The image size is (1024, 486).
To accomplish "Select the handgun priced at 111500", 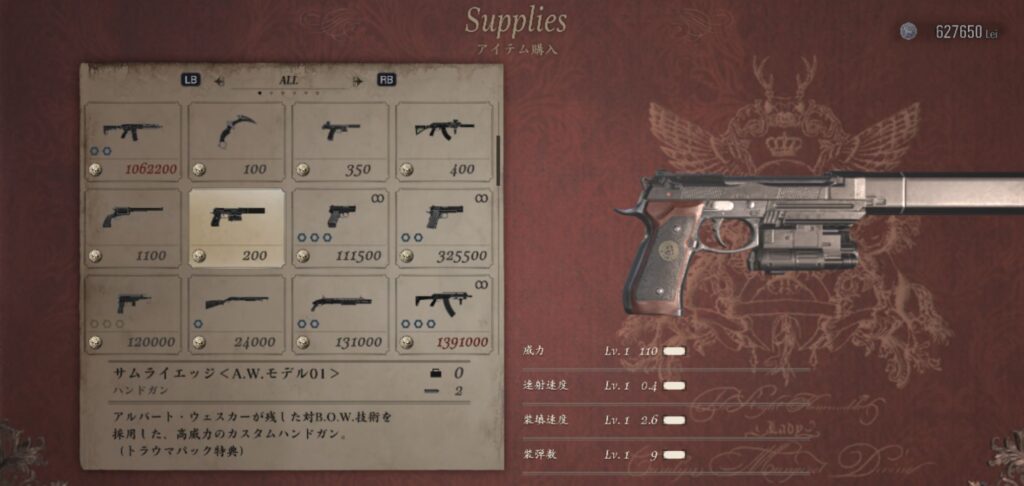I will (340, 228).
